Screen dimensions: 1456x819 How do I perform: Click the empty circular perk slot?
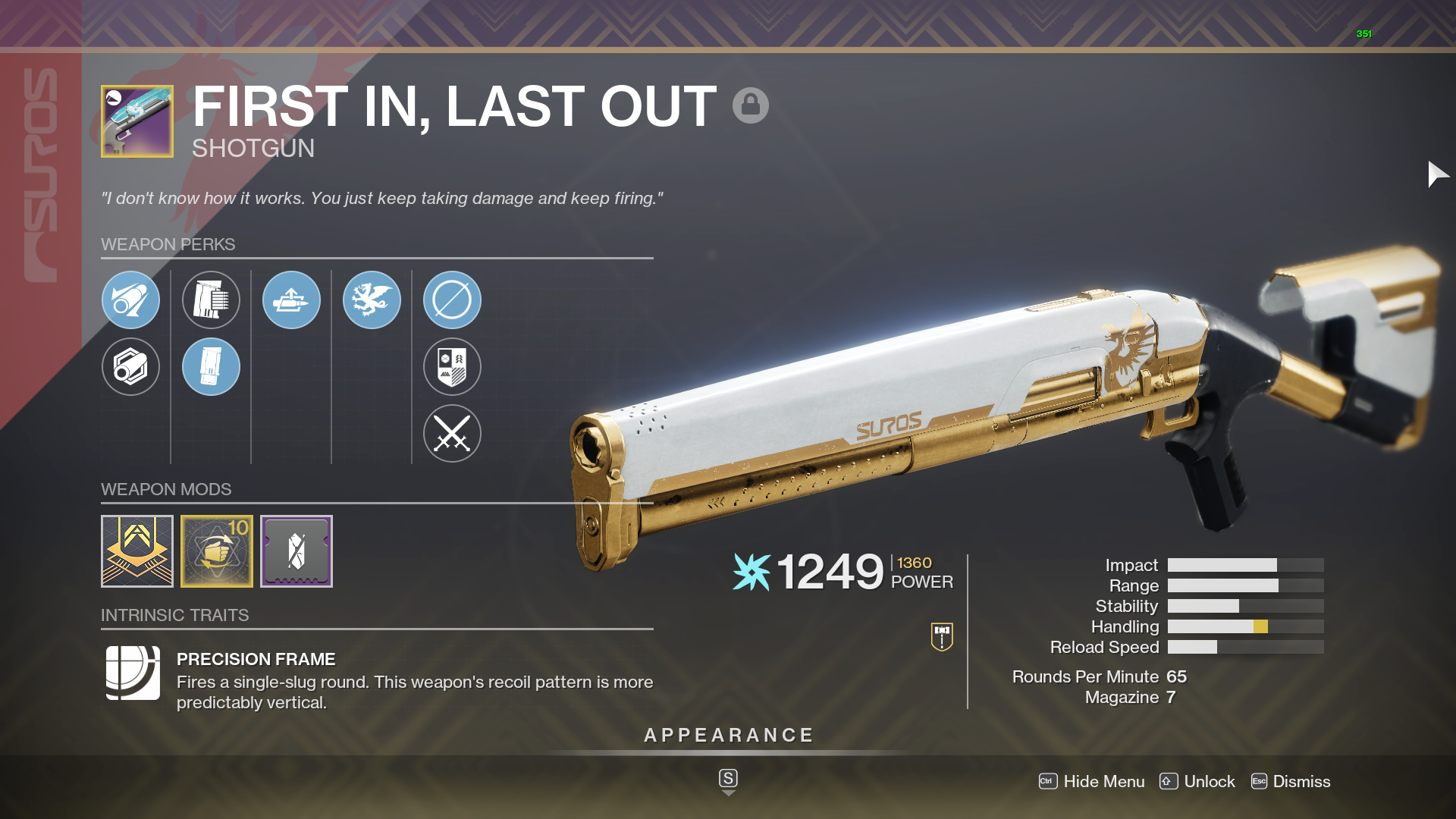pyautogui.click(x=452, y=300)
